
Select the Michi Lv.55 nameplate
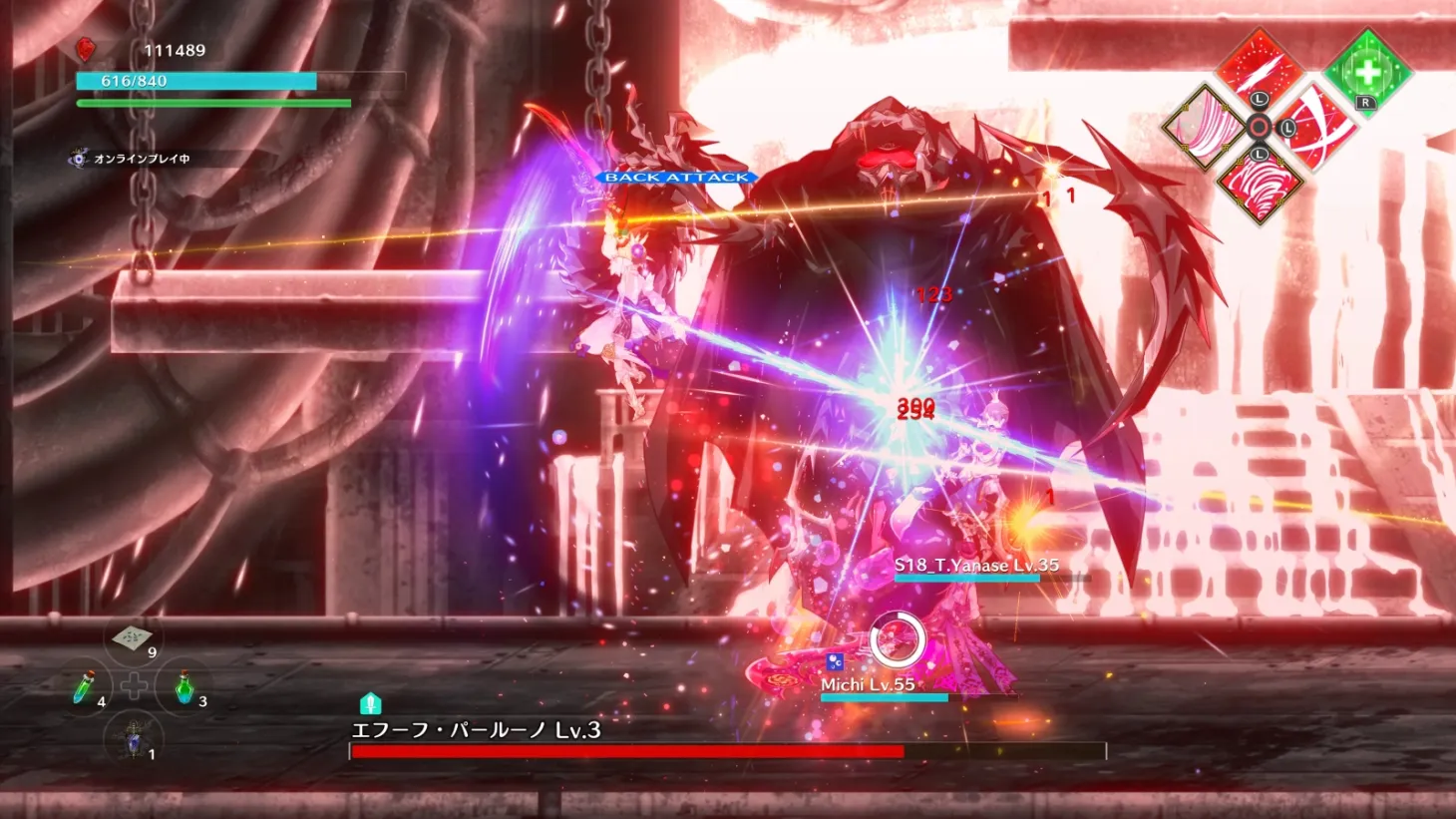pos(871,684)
